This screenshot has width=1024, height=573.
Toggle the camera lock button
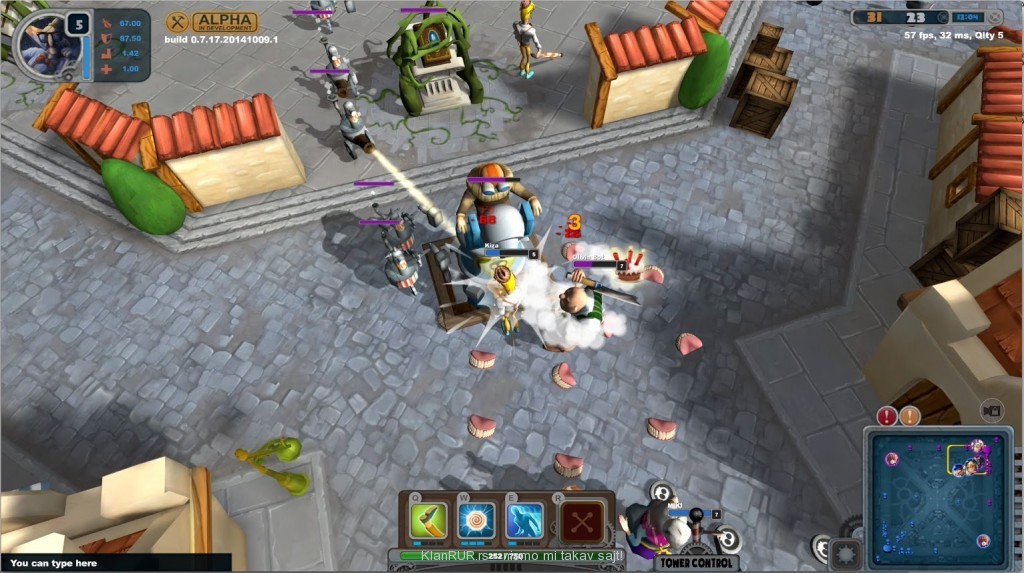992,411
